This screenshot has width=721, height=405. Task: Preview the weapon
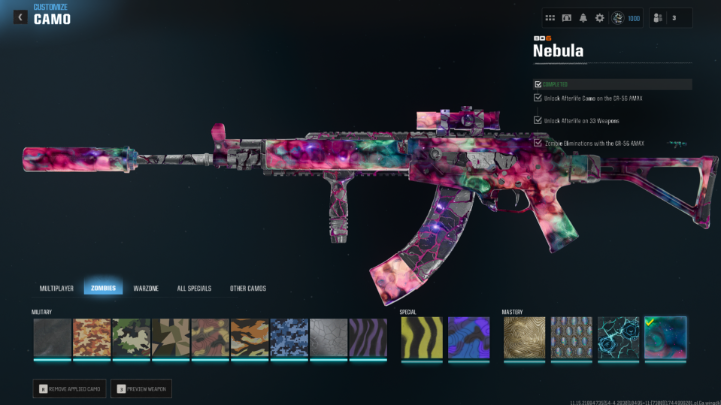[x=138, y=388]
